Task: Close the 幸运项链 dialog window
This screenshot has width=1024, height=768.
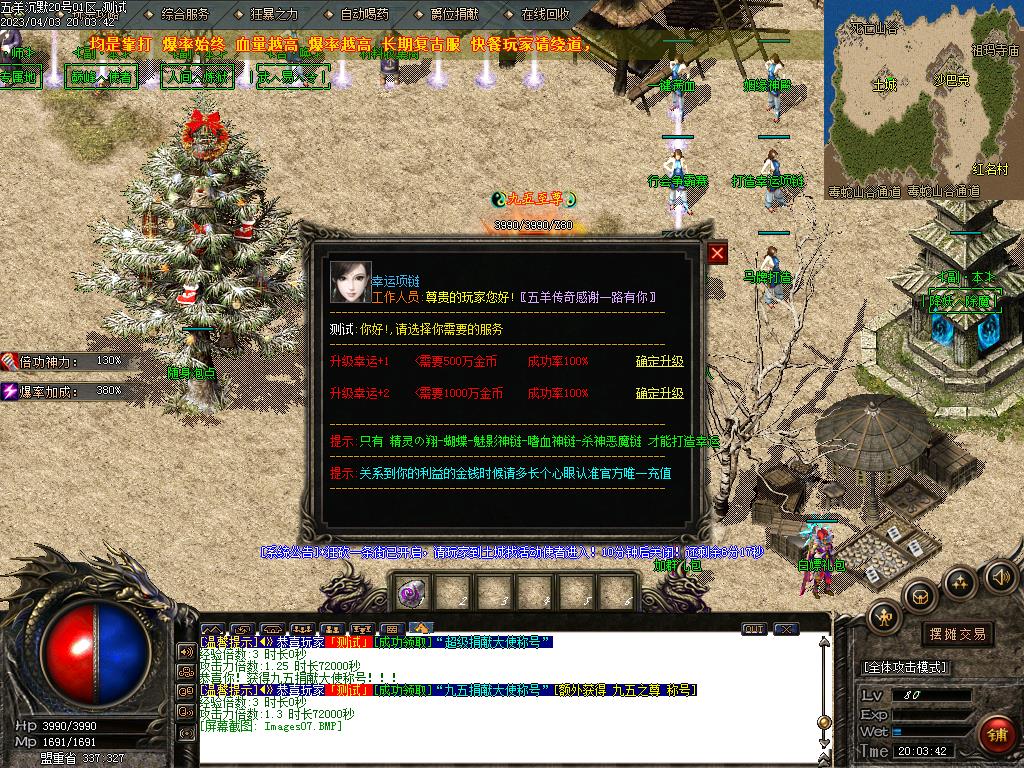Action: (x=717, y=254)
